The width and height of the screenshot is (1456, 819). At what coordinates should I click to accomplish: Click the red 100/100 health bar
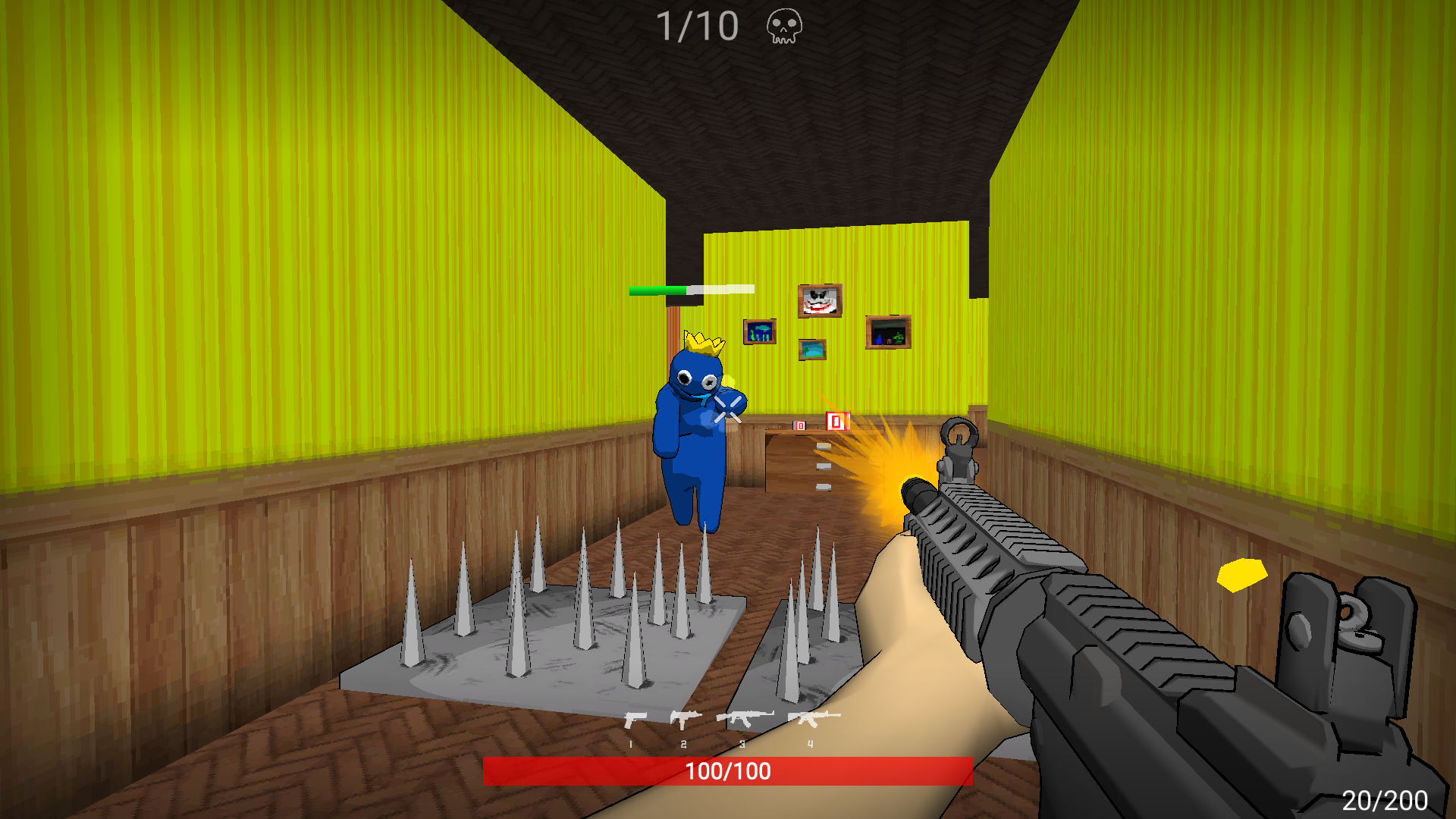click(727, 772)
